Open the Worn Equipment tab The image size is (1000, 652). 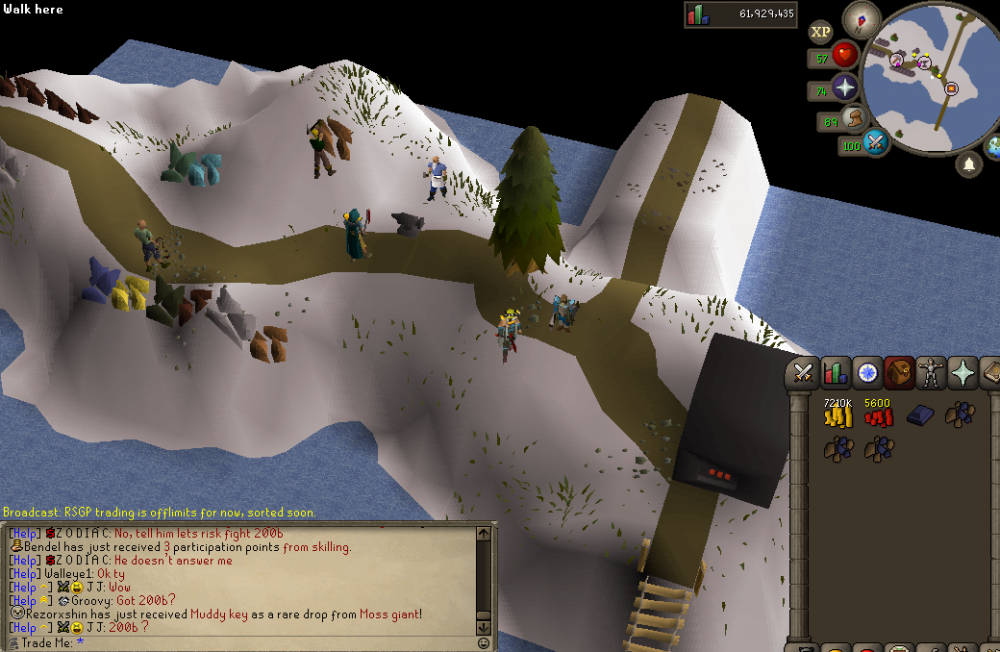[931, 373]
